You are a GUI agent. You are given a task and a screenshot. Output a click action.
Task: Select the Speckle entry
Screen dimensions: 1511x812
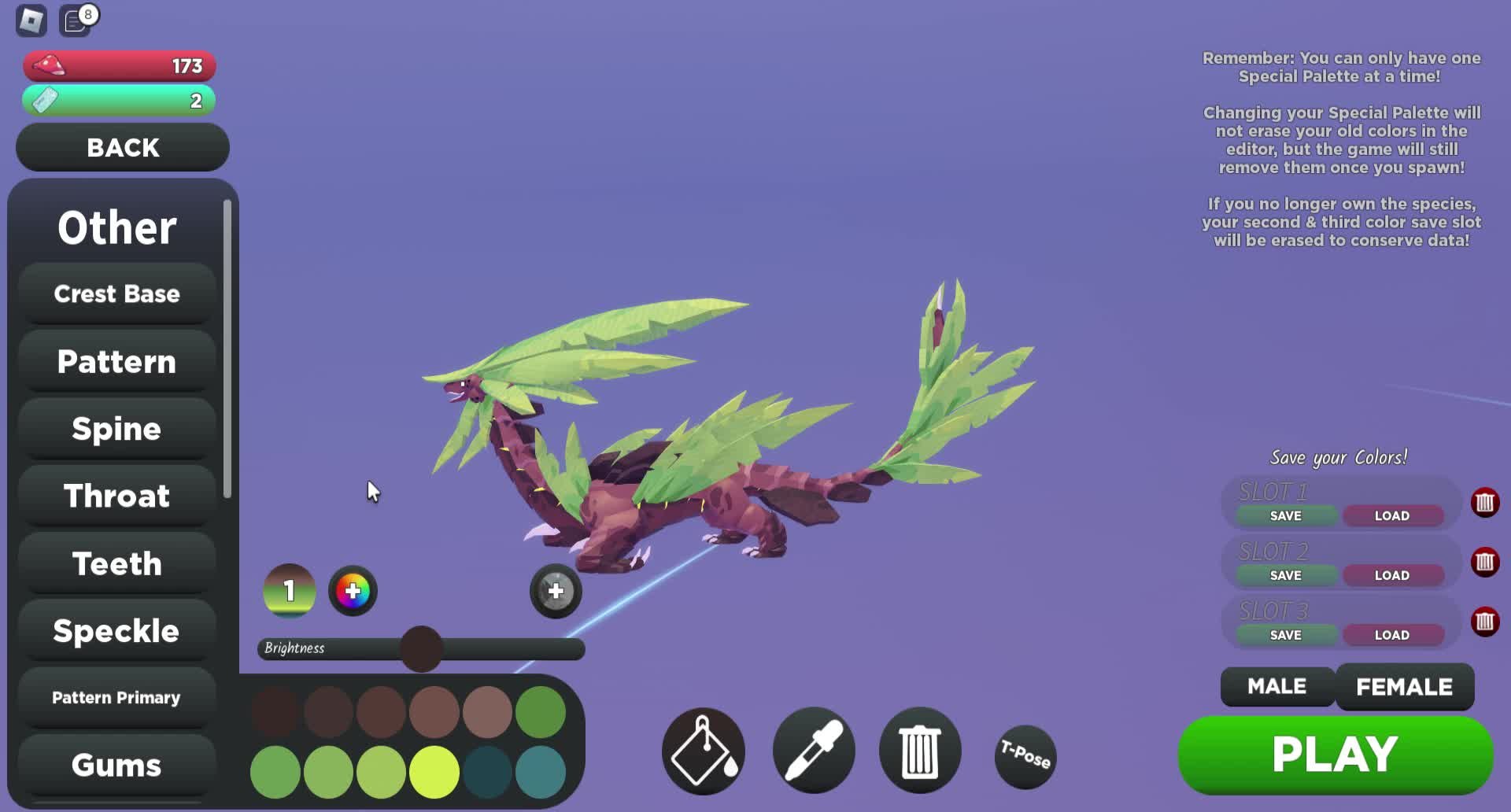point(116,631)
